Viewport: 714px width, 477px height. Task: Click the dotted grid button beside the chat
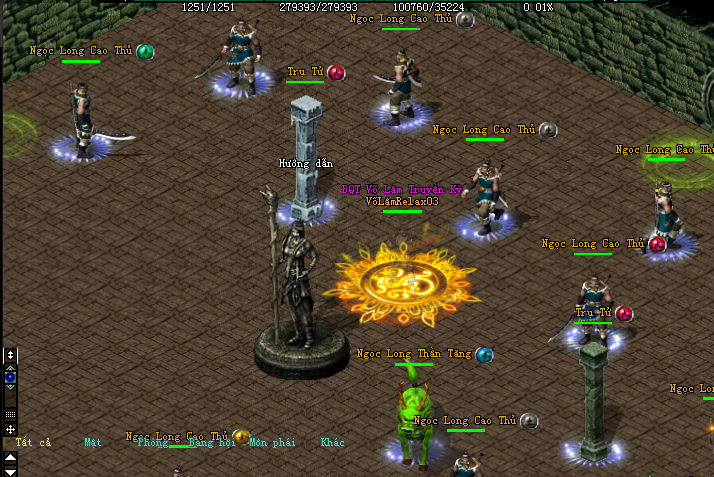(x=10, y=413)
